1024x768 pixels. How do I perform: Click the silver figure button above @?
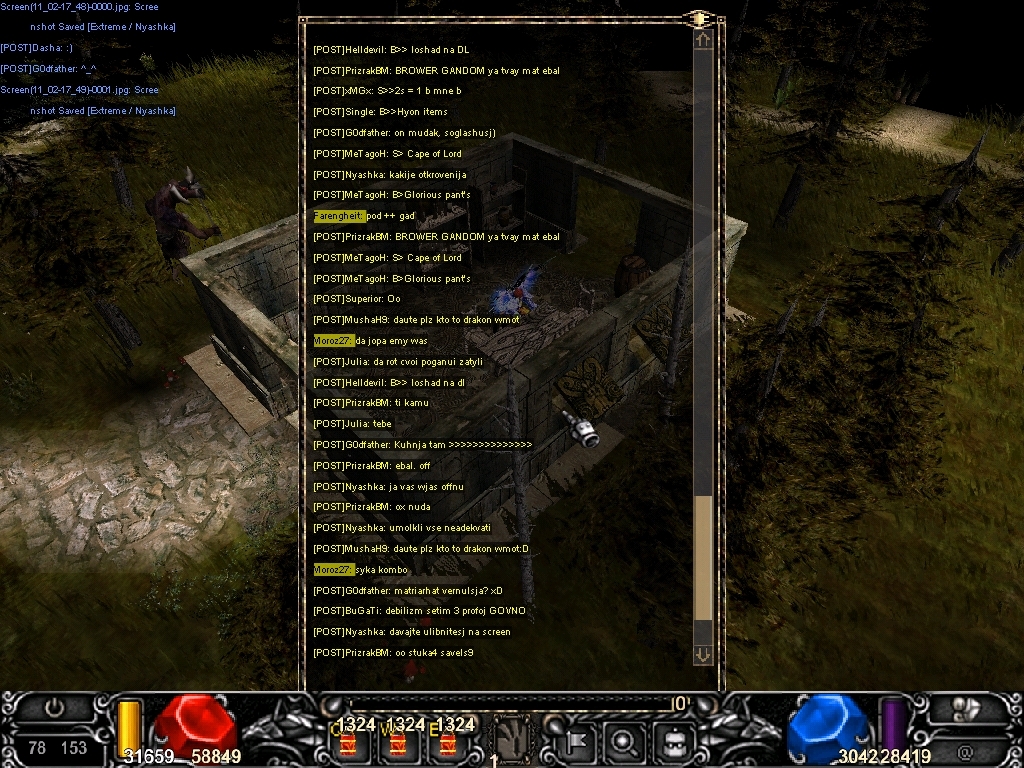point(965,708)
